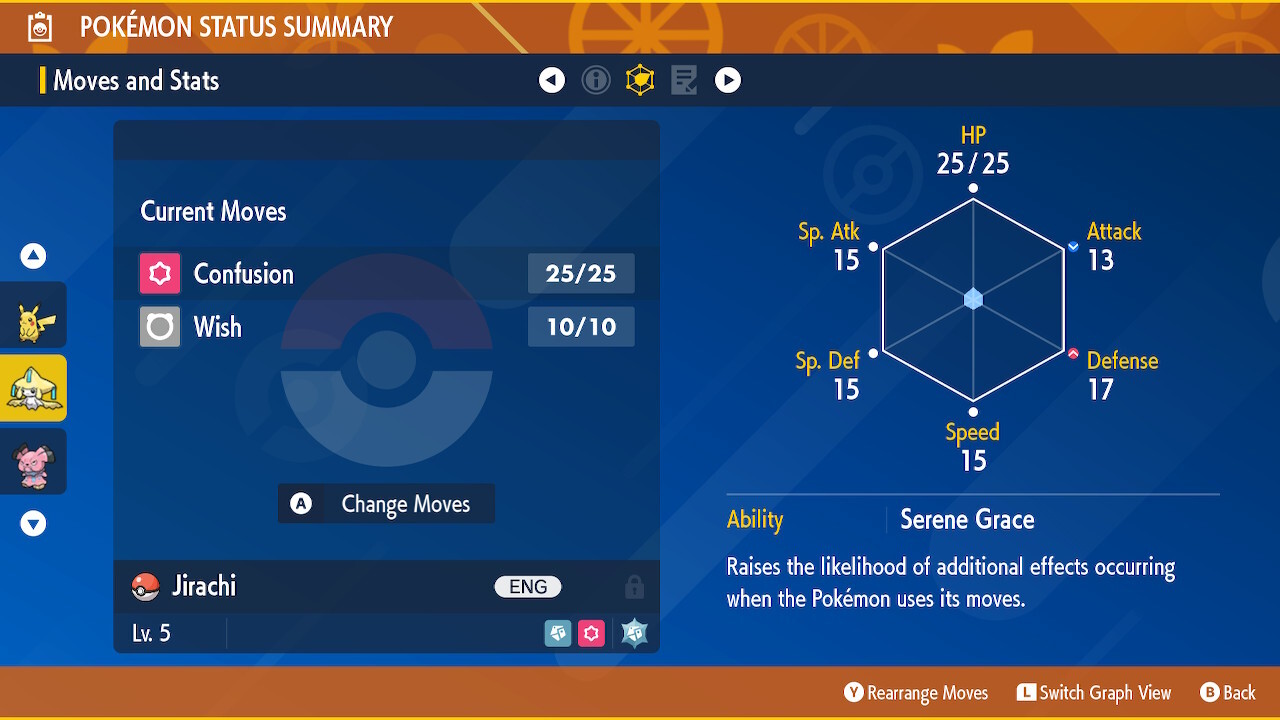Choose Rearrange Moves option
This screenshot has height=720, width=1280.
pyautogui.click(x=916, y=693)
